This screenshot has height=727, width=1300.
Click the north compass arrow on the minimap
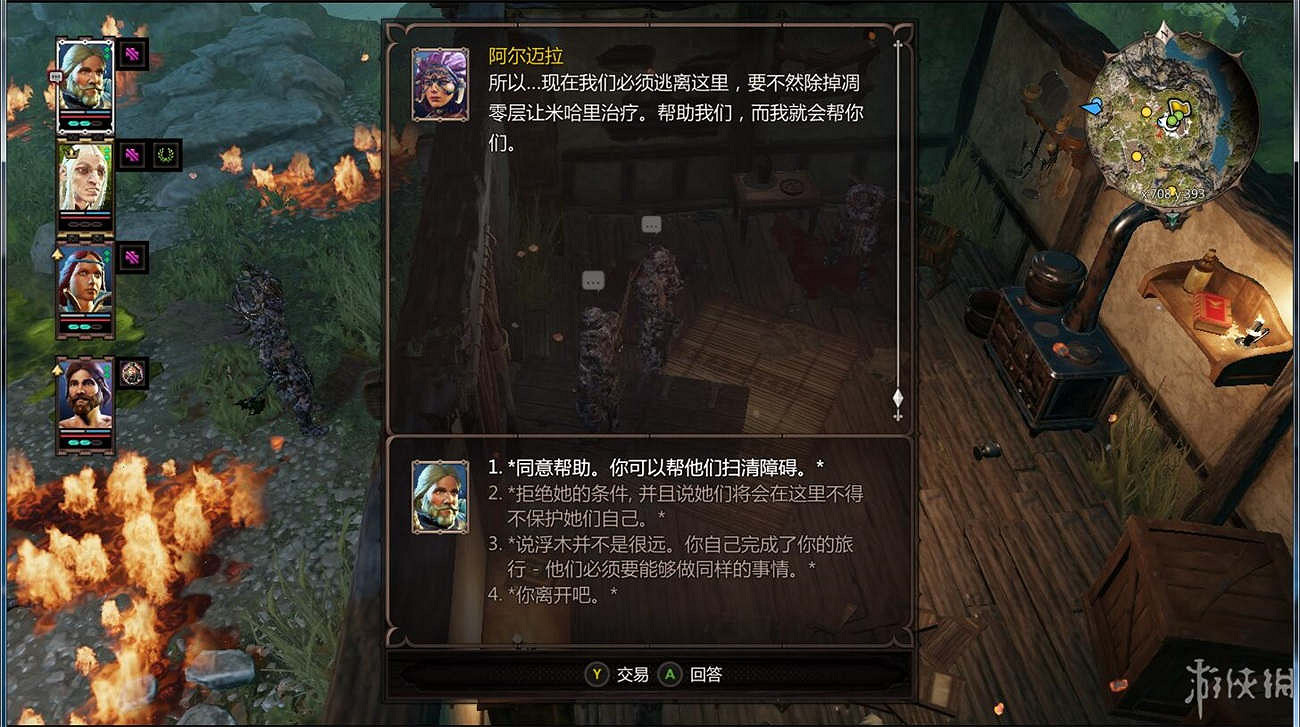click(x=1163, y=33)
